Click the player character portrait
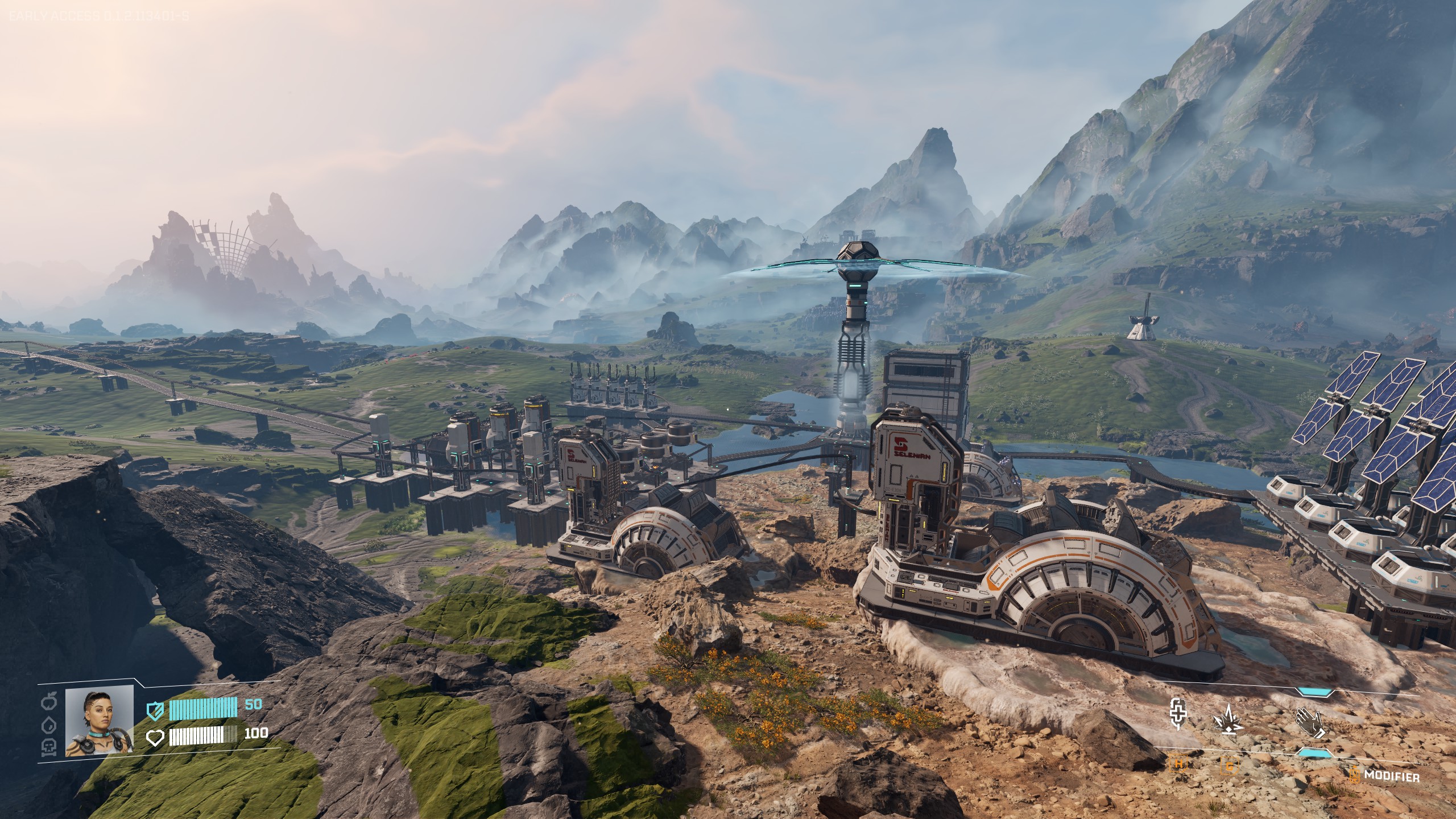 [99, 720]
